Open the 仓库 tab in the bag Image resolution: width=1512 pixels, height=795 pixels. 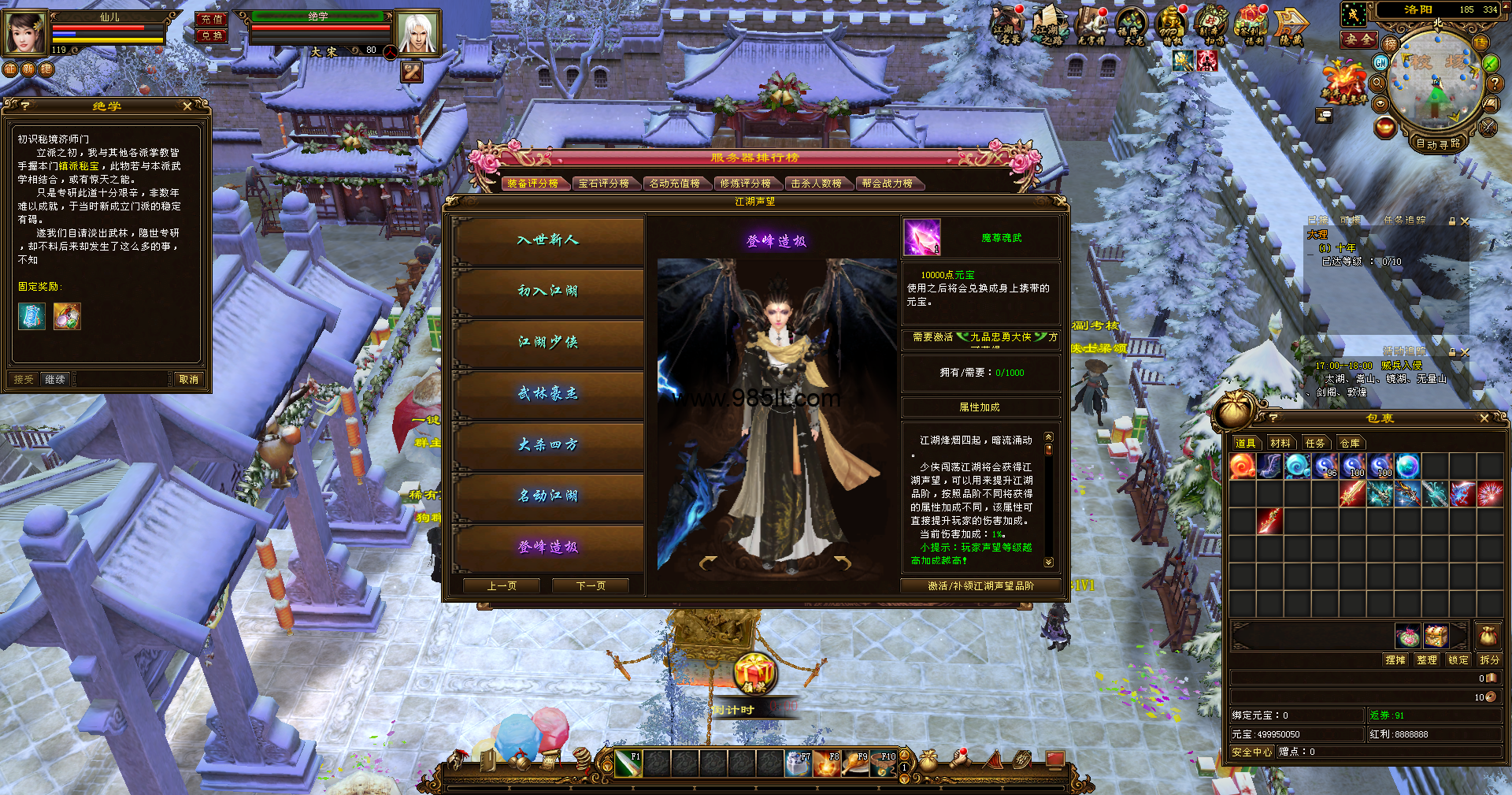[1350, 443]
